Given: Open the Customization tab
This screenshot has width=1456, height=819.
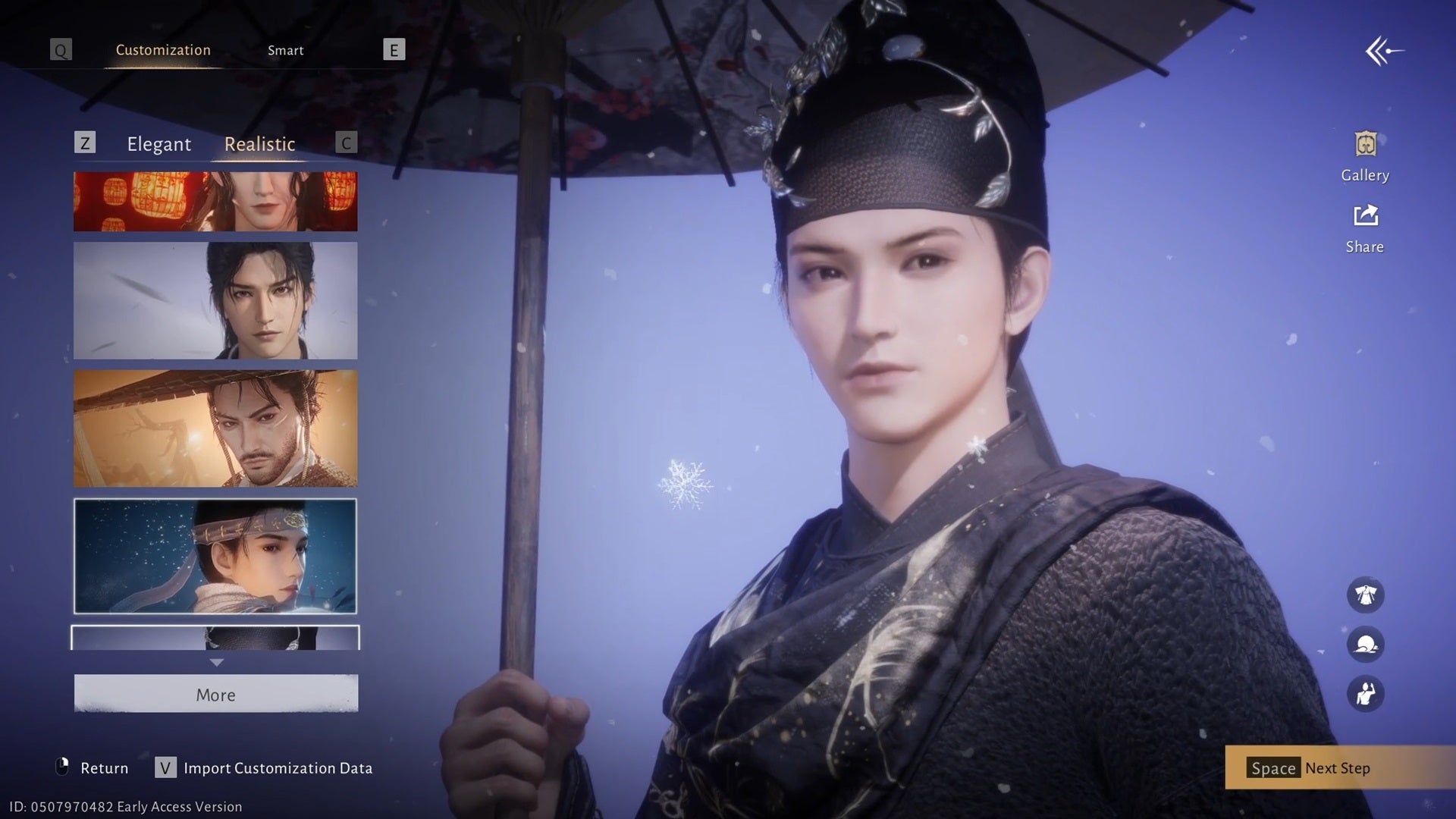Looking at the screenshot, I should point(162,50).
